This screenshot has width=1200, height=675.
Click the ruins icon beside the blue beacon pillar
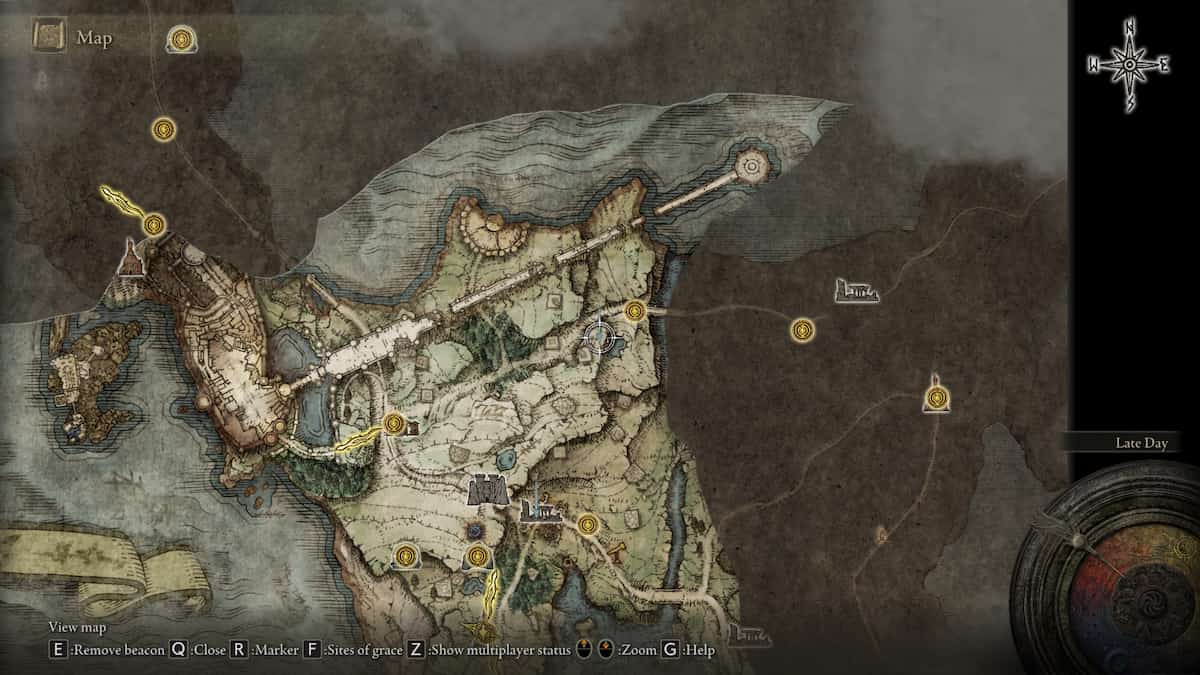[x=540, y=511]
